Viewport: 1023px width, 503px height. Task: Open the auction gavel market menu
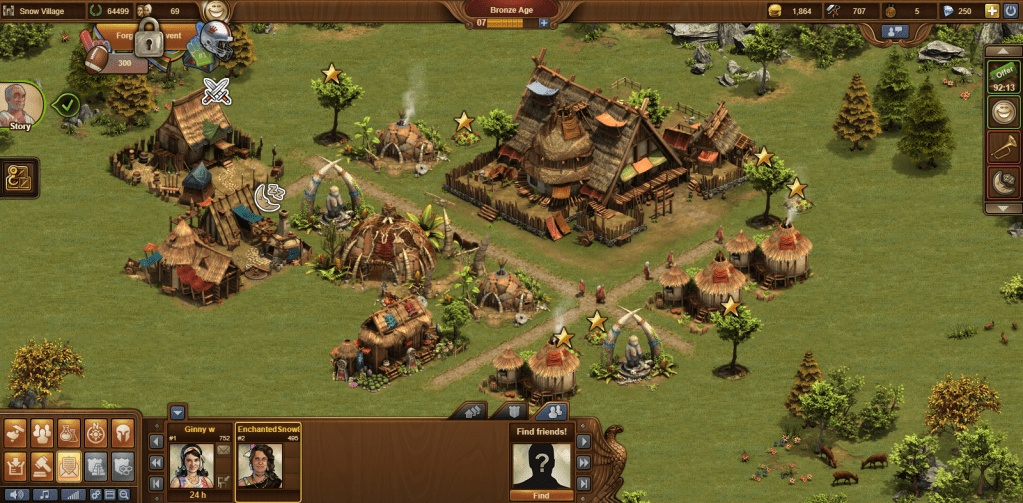coord(43,464)
